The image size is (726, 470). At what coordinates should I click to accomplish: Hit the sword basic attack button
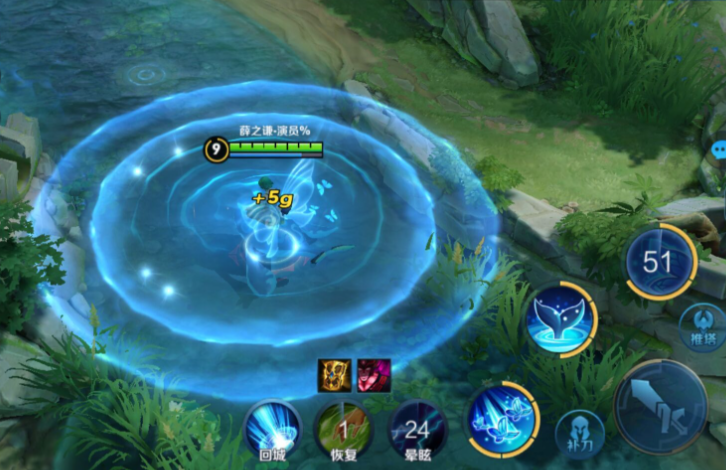click(660, 406)
